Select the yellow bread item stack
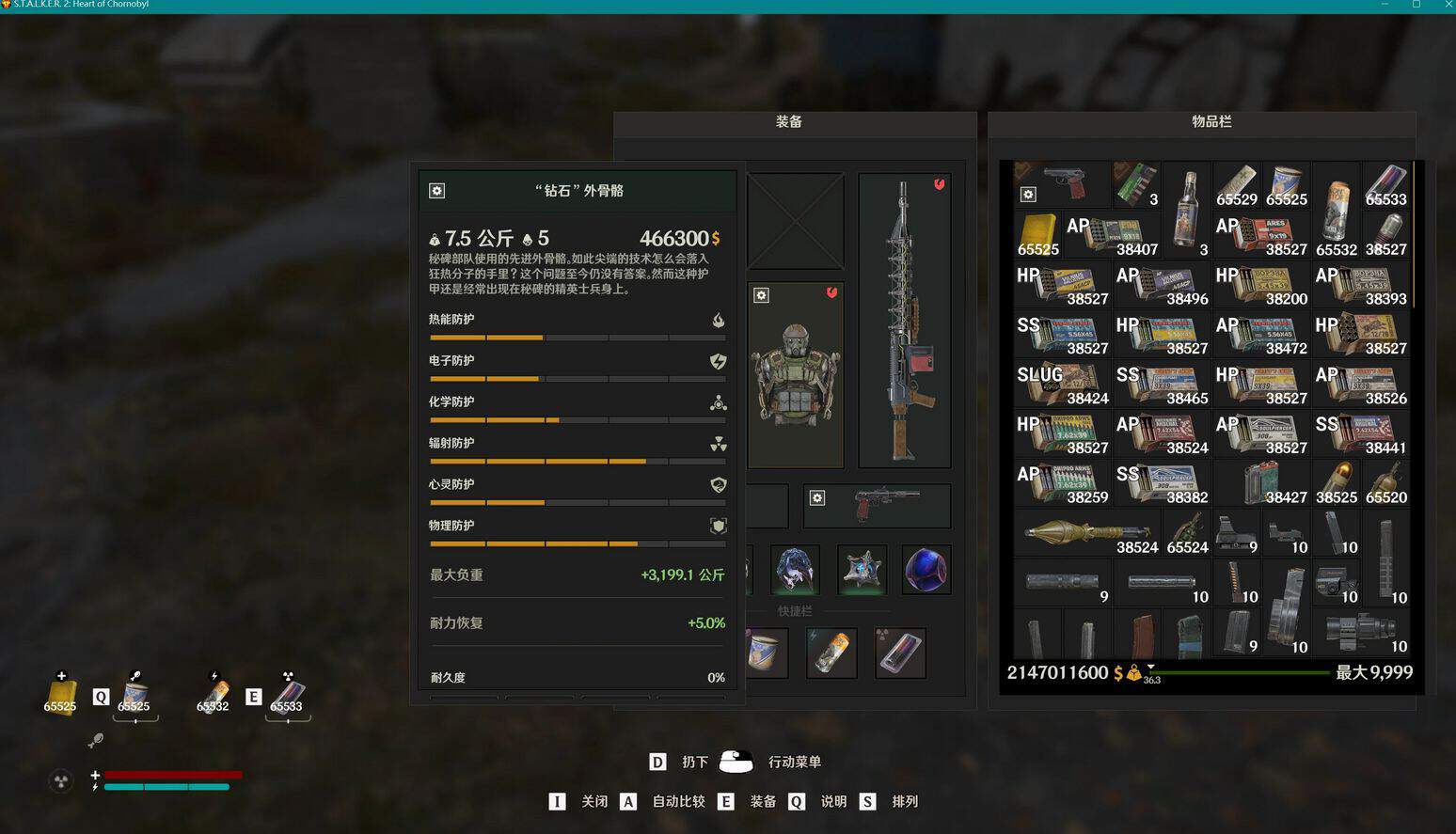 pyautogui.click(x=1037, y=234)
